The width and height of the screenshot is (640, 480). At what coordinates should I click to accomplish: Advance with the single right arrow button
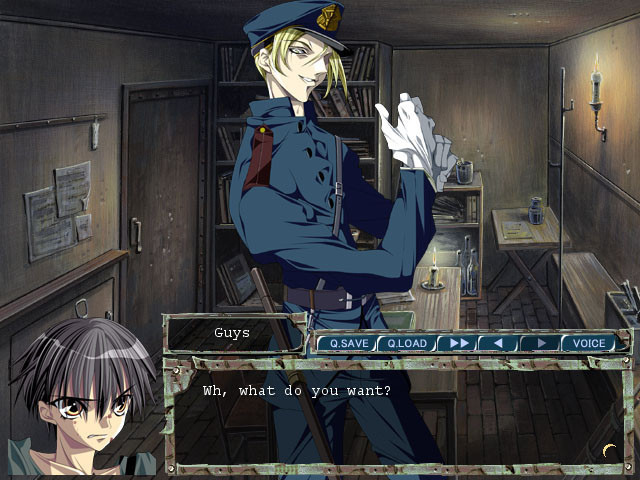click(x=538, y=343)
